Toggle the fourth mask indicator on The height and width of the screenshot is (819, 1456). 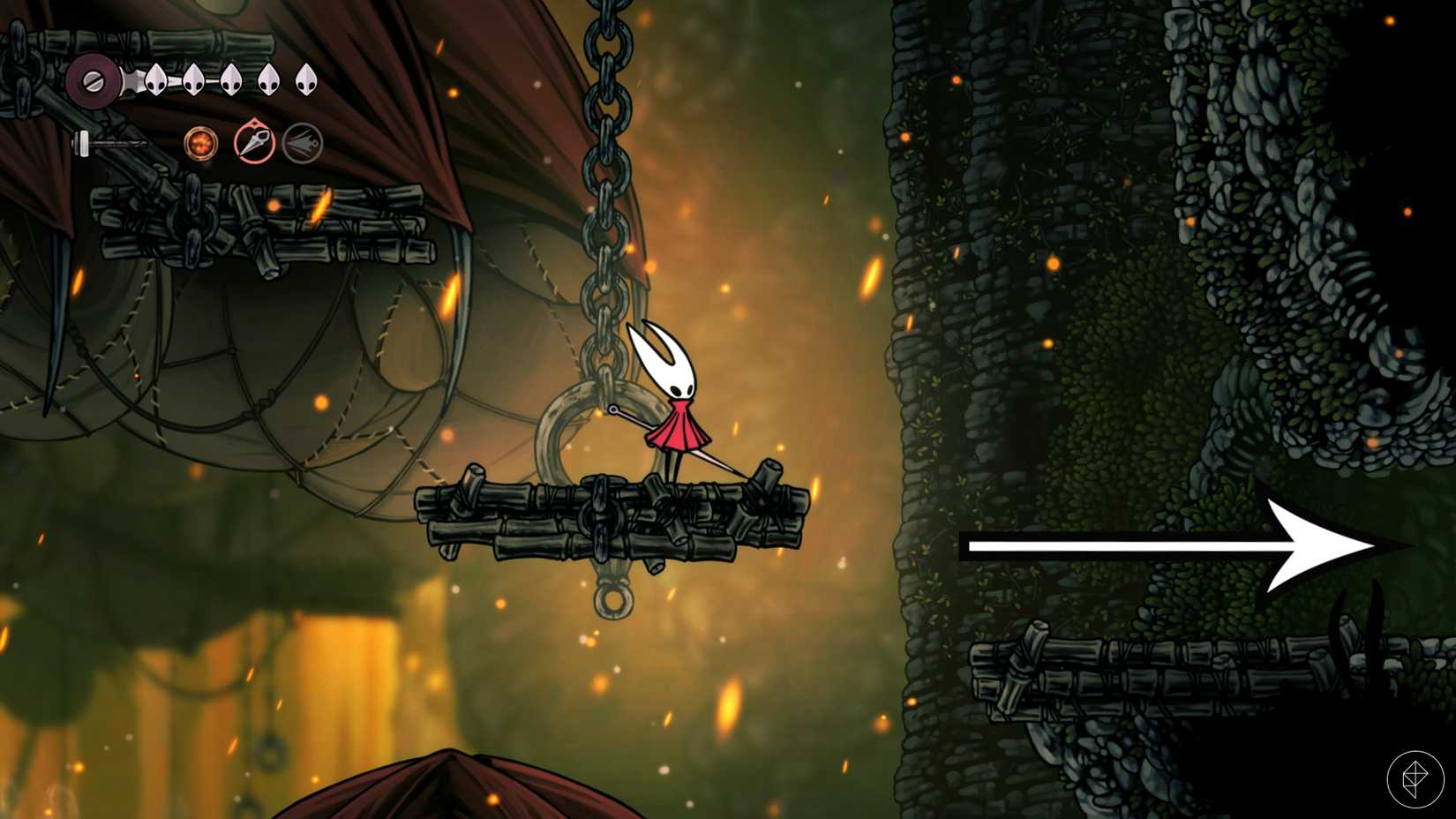[x=268, y=81]
